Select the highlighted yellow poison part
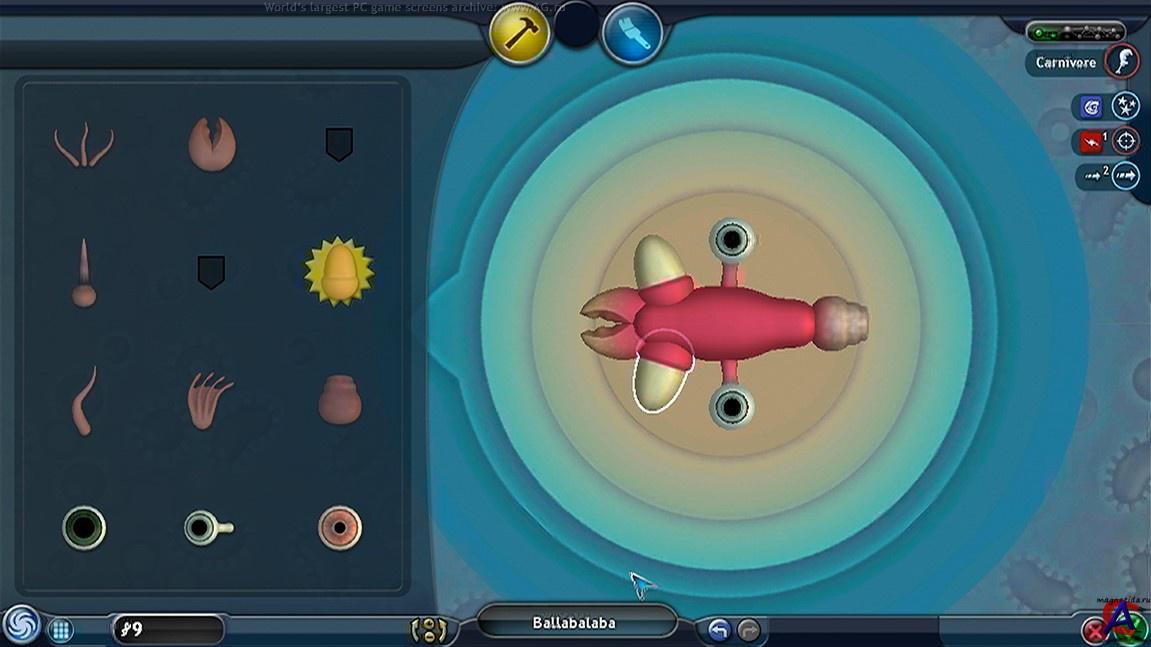The image size is (1151, 647). coord(339,271)
